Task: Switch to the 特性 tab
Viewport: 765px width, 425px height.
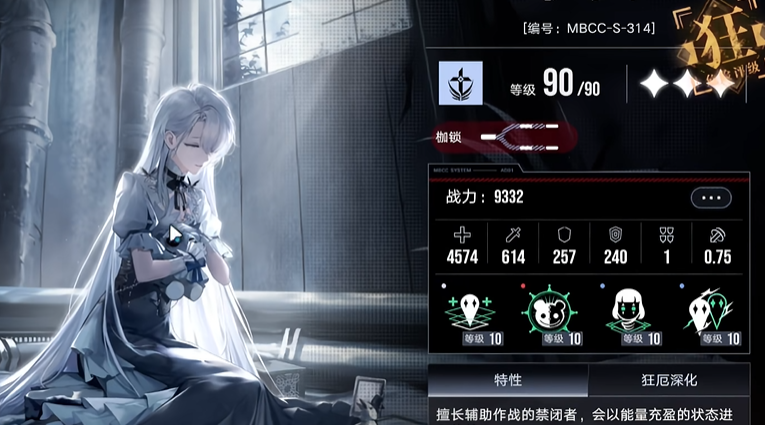Action: pos(507,381)
